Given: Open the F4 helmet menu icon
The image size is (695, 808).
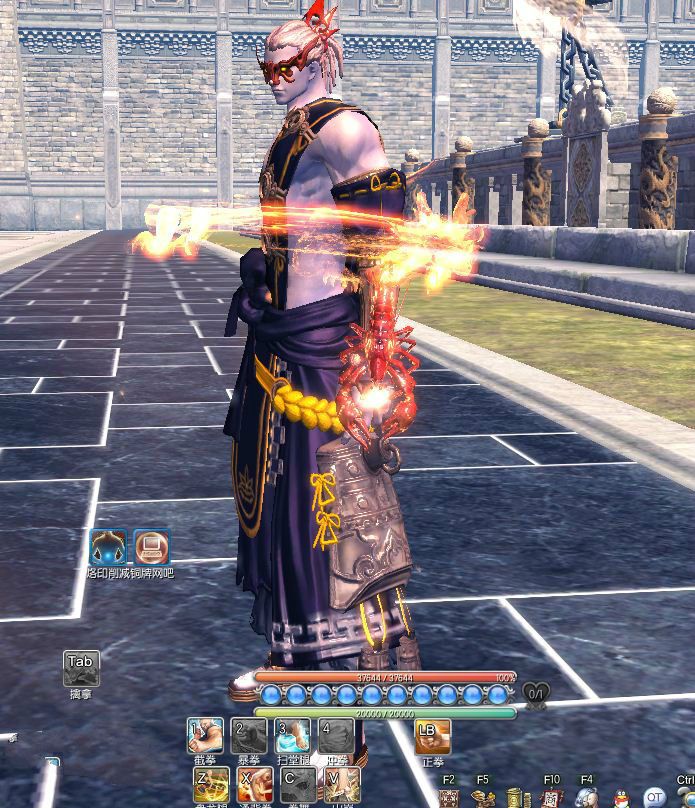Looking at the screenshot, I should coord(586,799).
